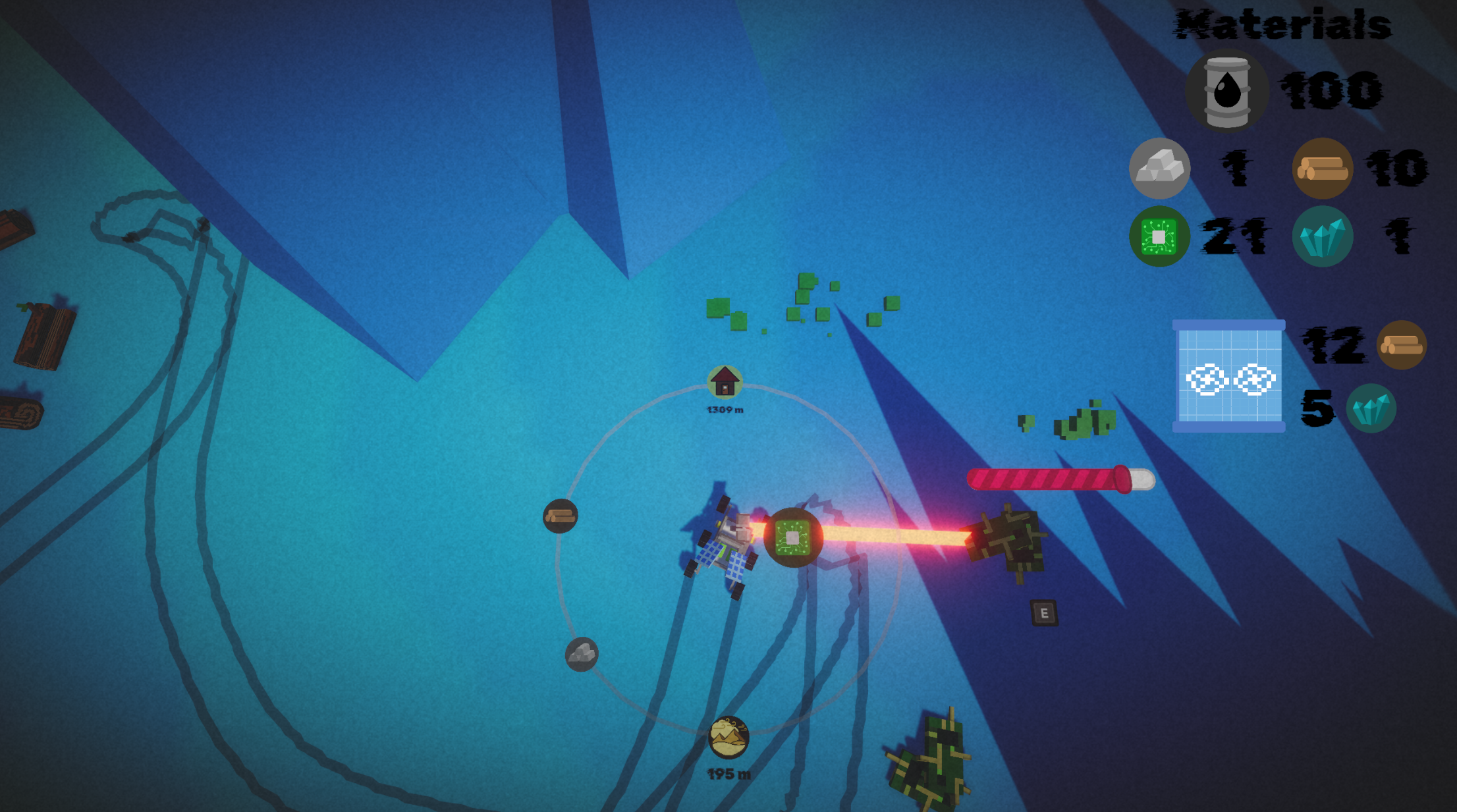
Task: Select the wood logs icon beside count 10
Action: coord(1322,169)
